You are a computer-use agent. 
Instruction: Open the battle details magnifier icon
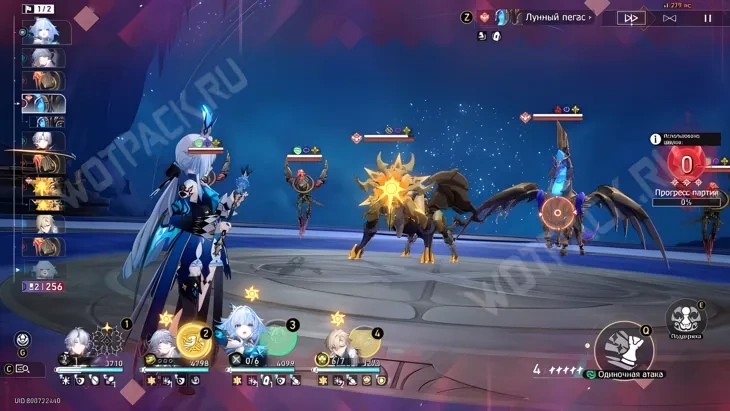coord(22,369)
